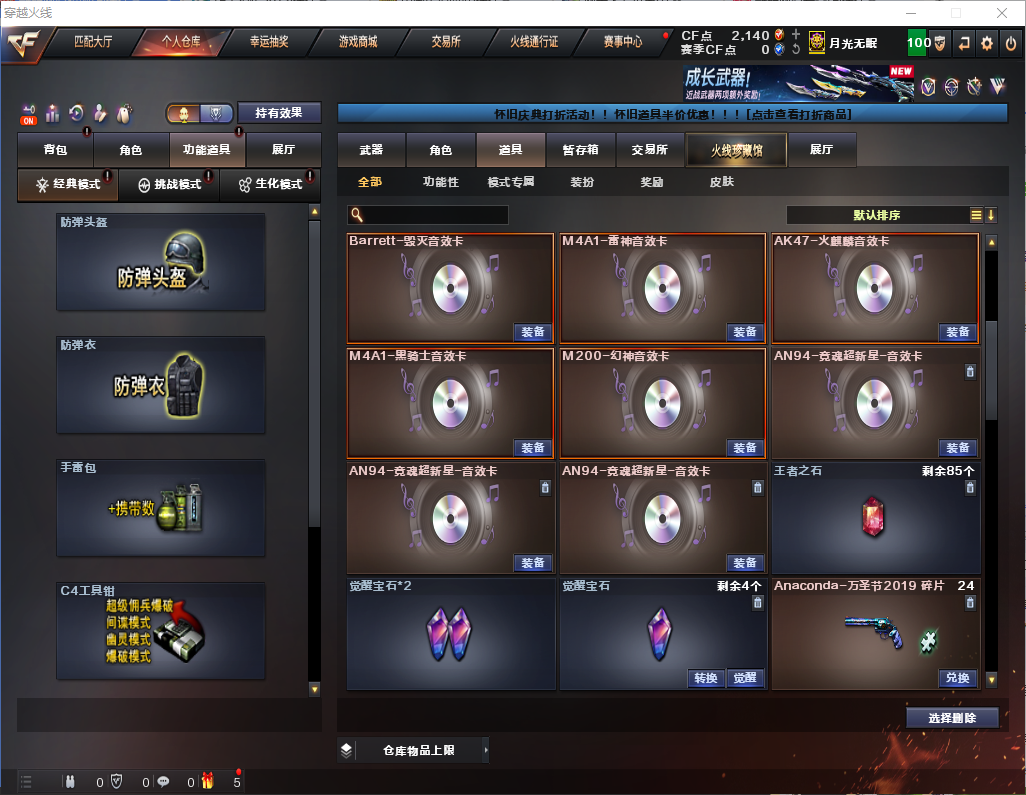
Task: Select the 武器 weapons warehouse tab
Action: coord(371,150)
